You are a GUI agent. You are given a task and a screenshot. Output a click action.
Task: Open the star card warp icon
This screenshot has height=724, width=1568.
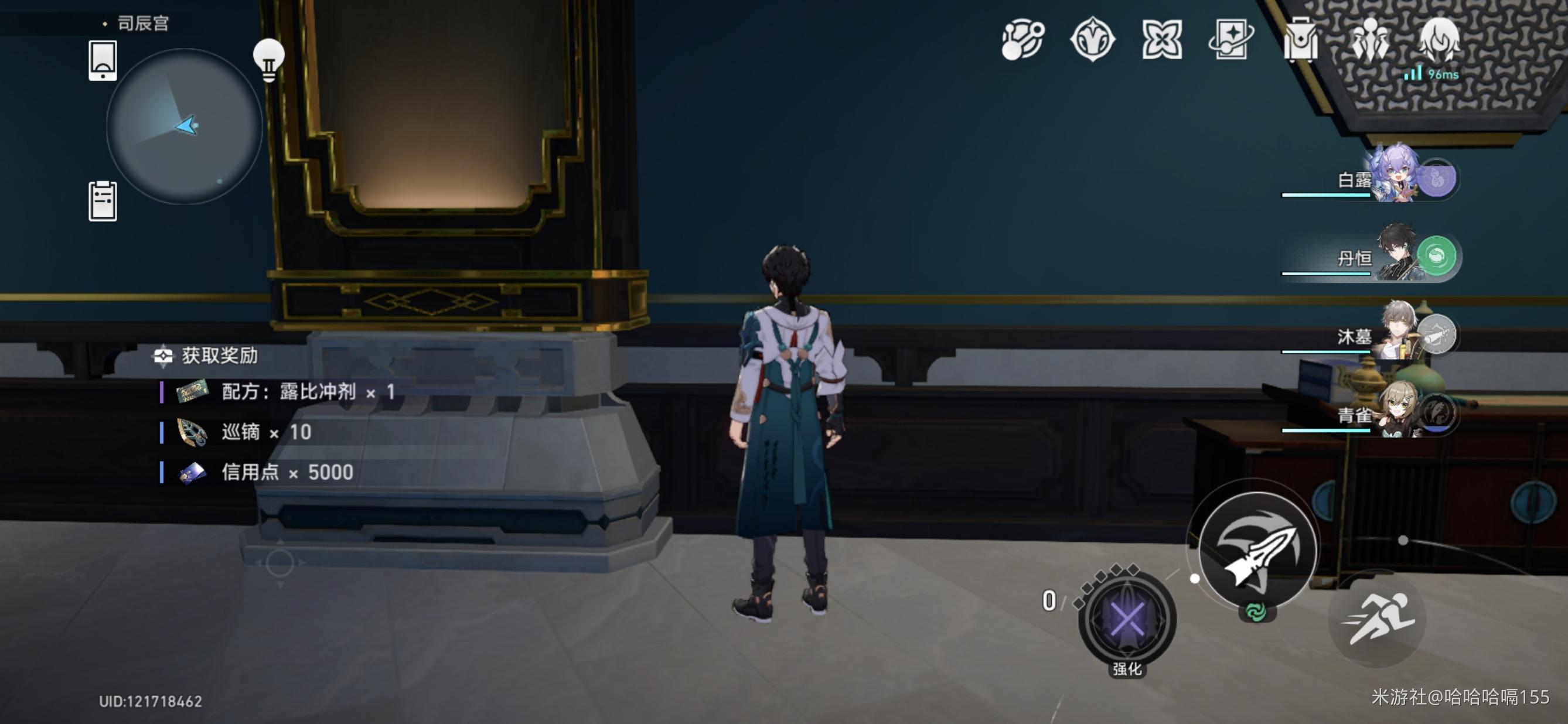click(1230, 39)
